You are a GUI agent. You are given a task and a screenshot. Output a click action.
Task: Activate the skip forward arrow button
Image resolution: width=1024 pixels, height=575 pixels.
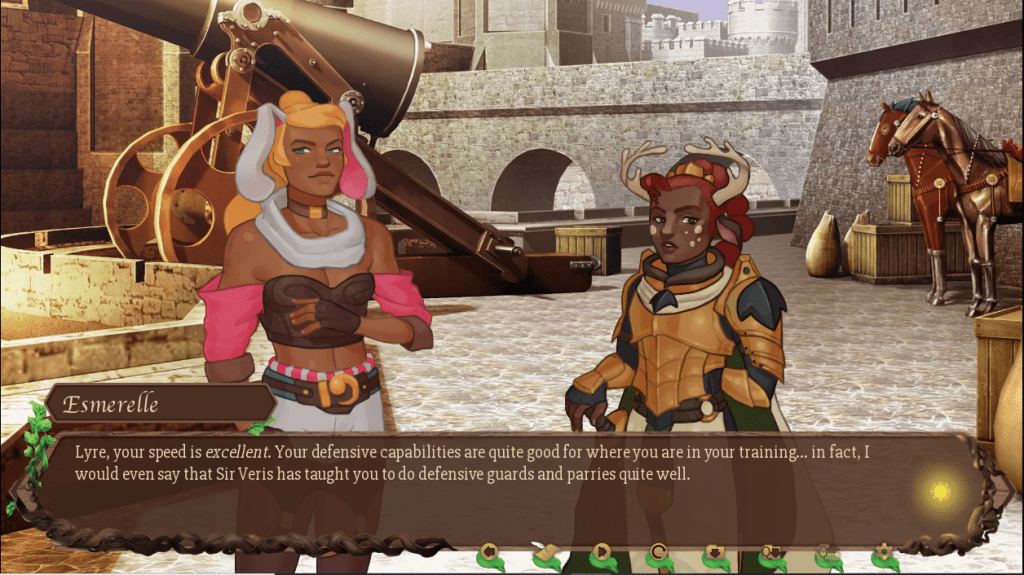click(x=601, y=551)
